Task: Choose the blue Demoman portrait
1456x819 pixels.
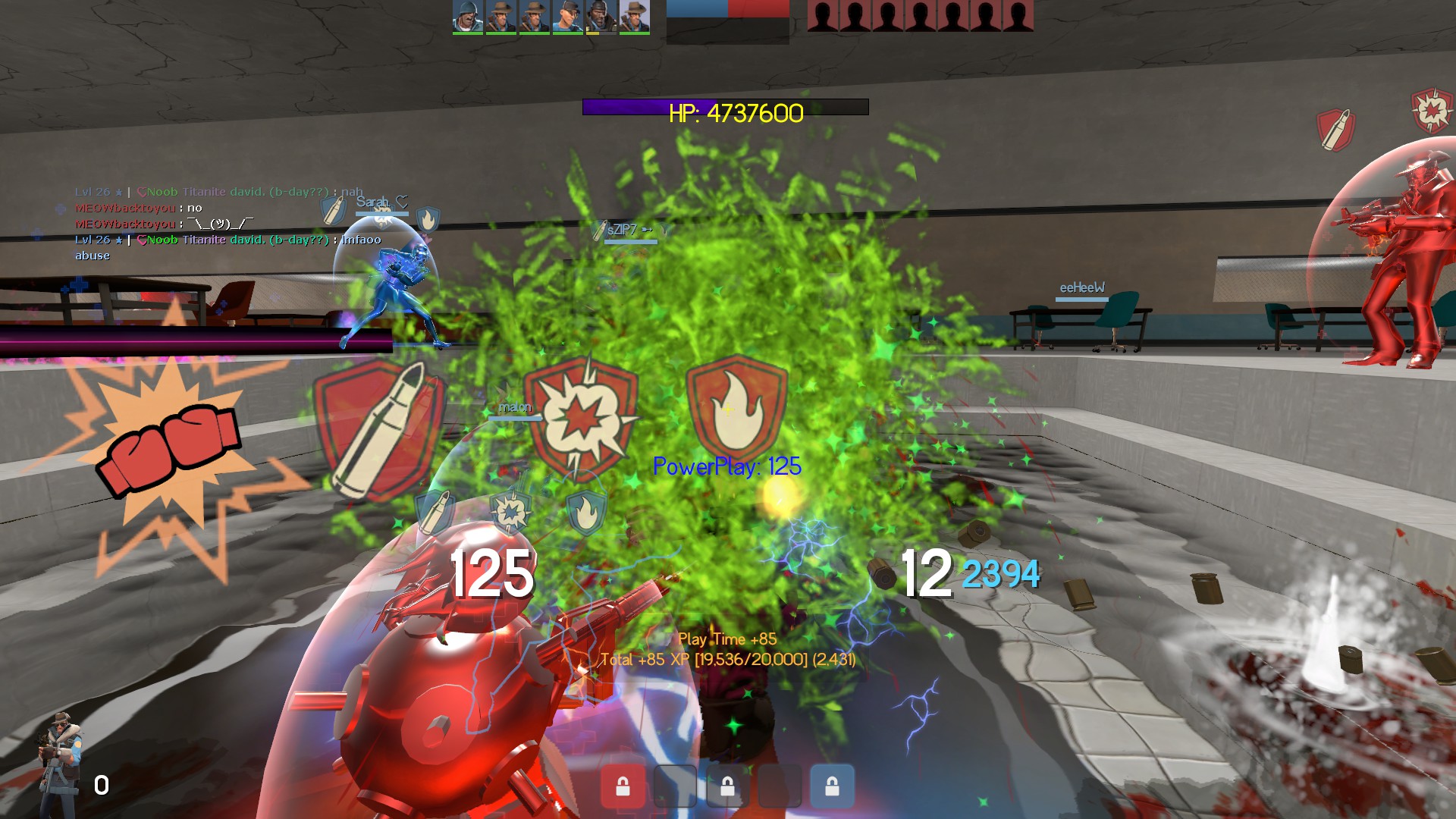Action: [x=601, y=17]
